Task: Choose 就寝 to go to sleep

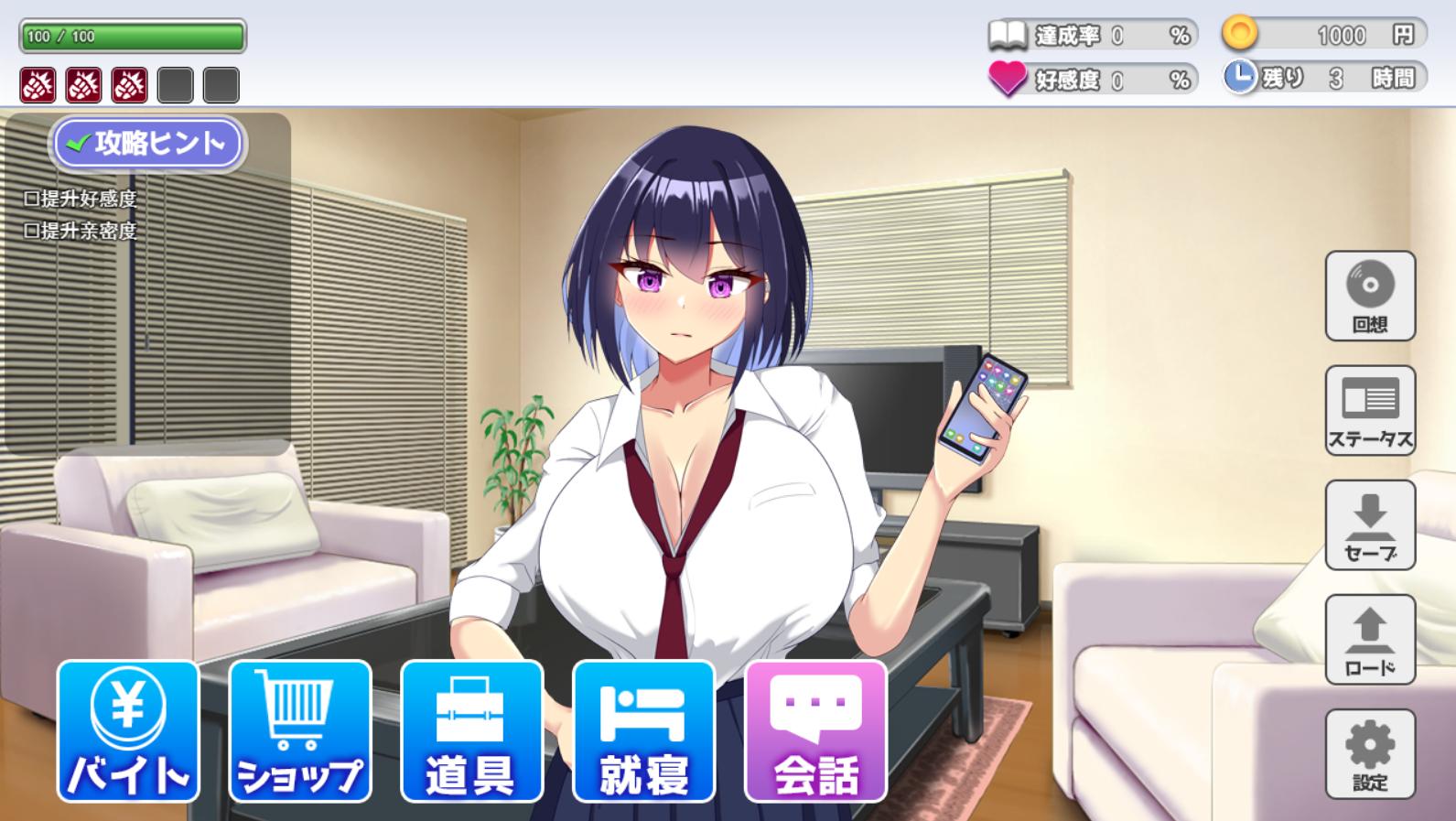Action: tap(643, 731)
